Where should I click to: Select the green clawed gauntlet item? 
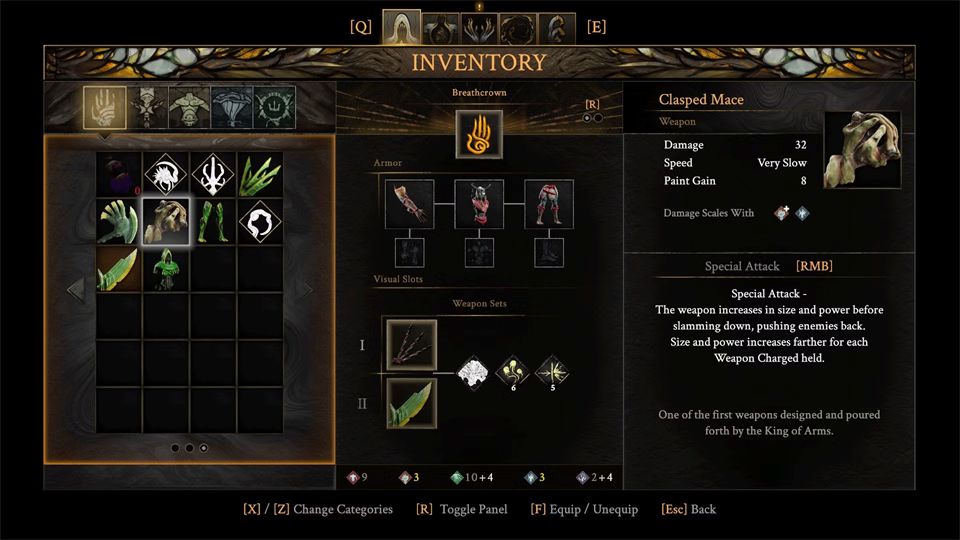point(119,221)
